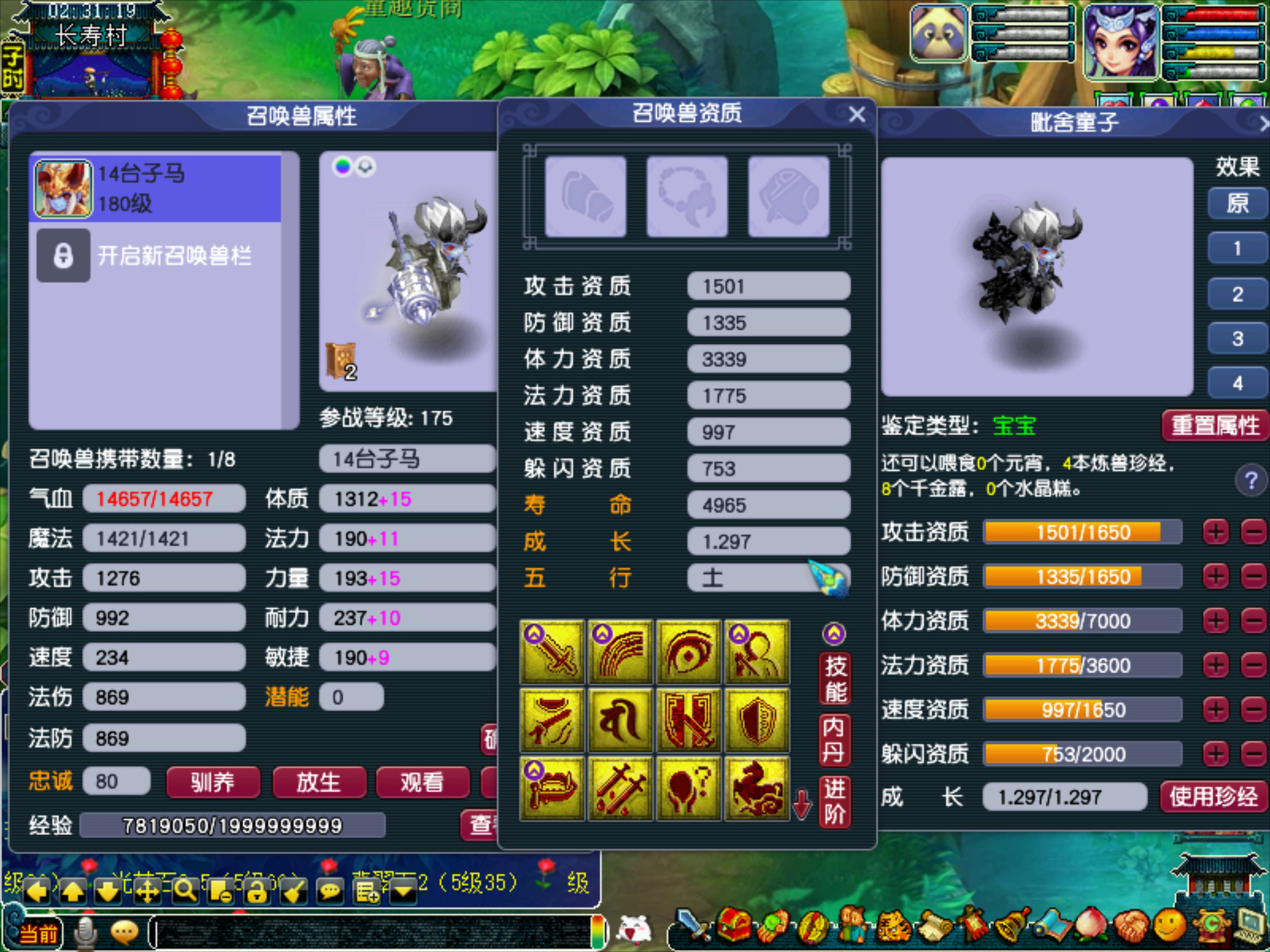This screenshot has width=1270, height=952.
Task: Click the up chevron above the 技能 tab
Action: pyautogui.click(x=833, y=633)
